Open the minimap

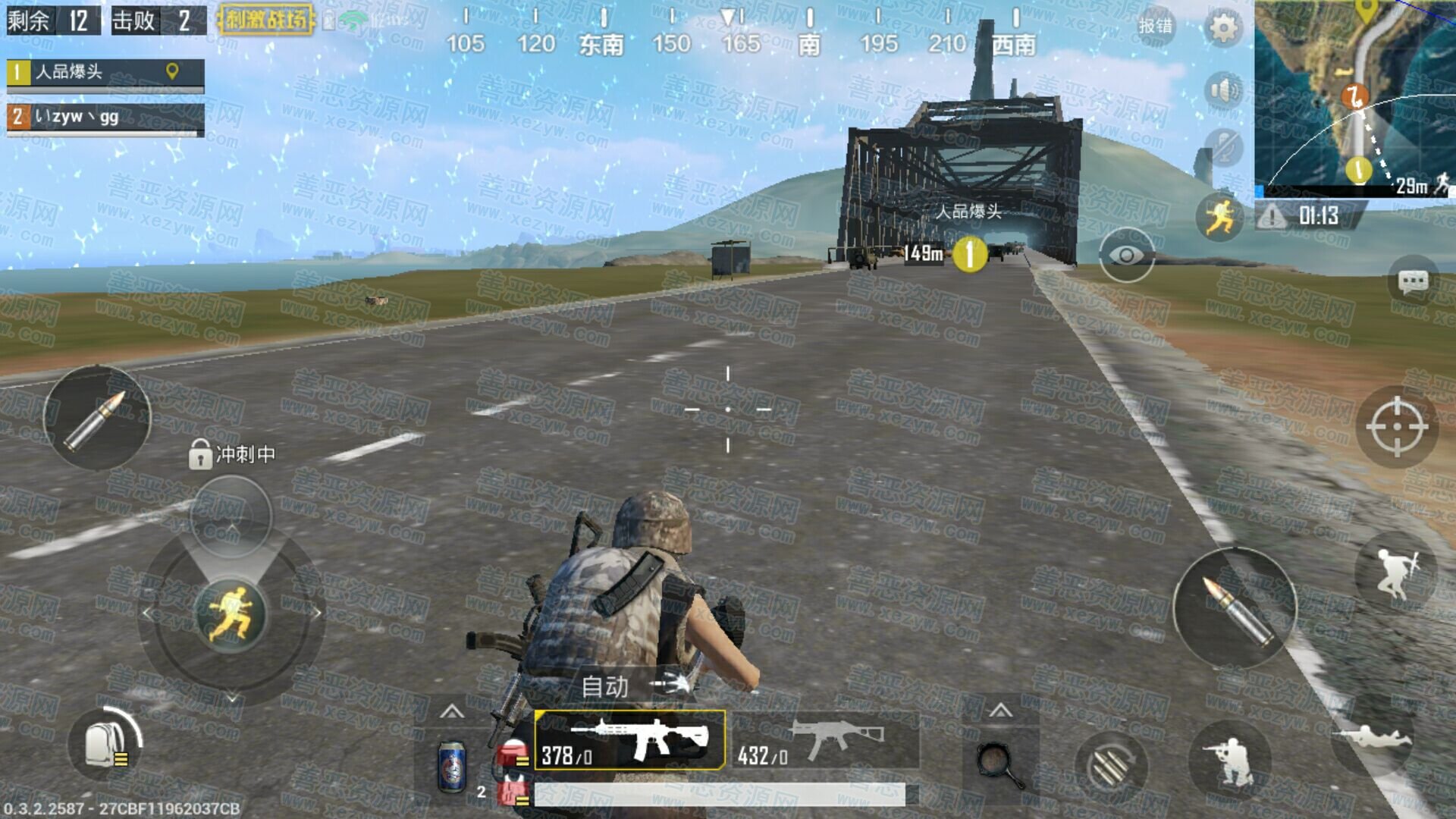(1354, 97)
